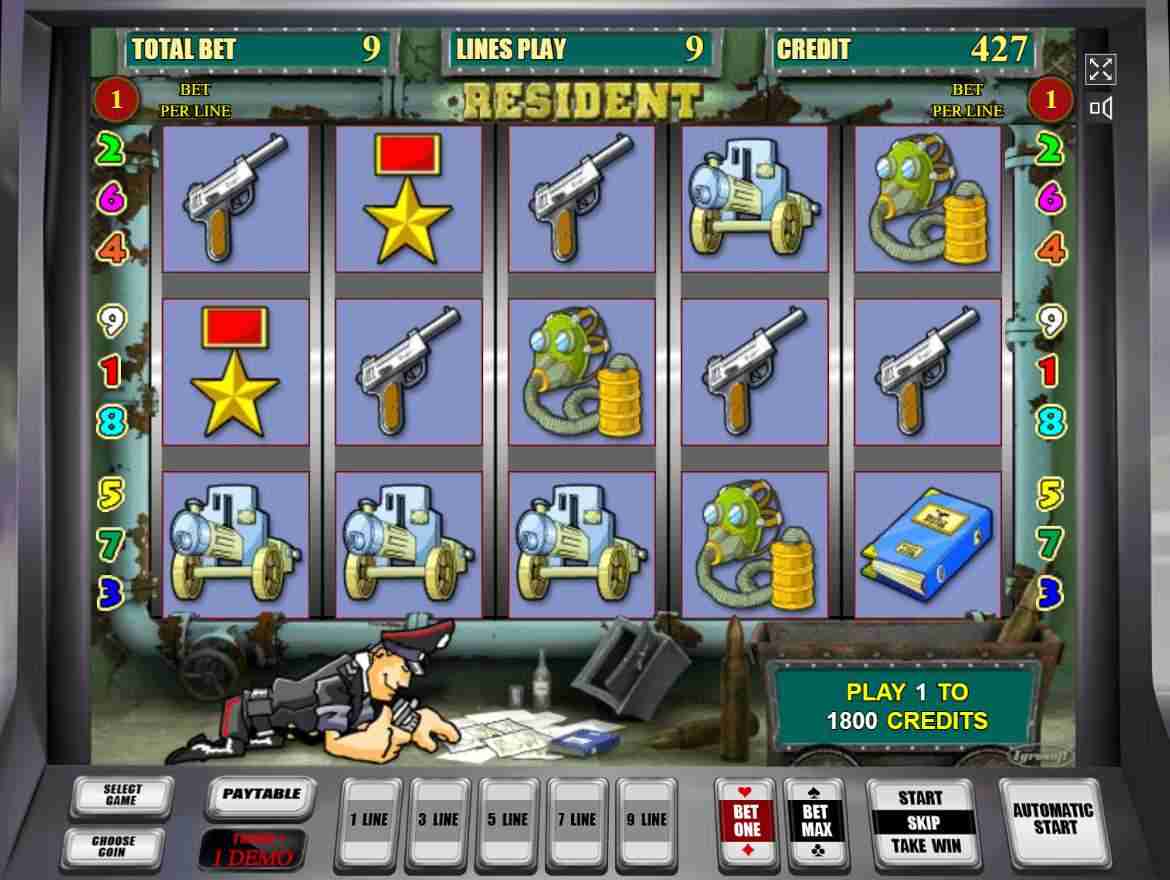Pick the 9 Line button
1170x880 pixels.
click(646, 821)
